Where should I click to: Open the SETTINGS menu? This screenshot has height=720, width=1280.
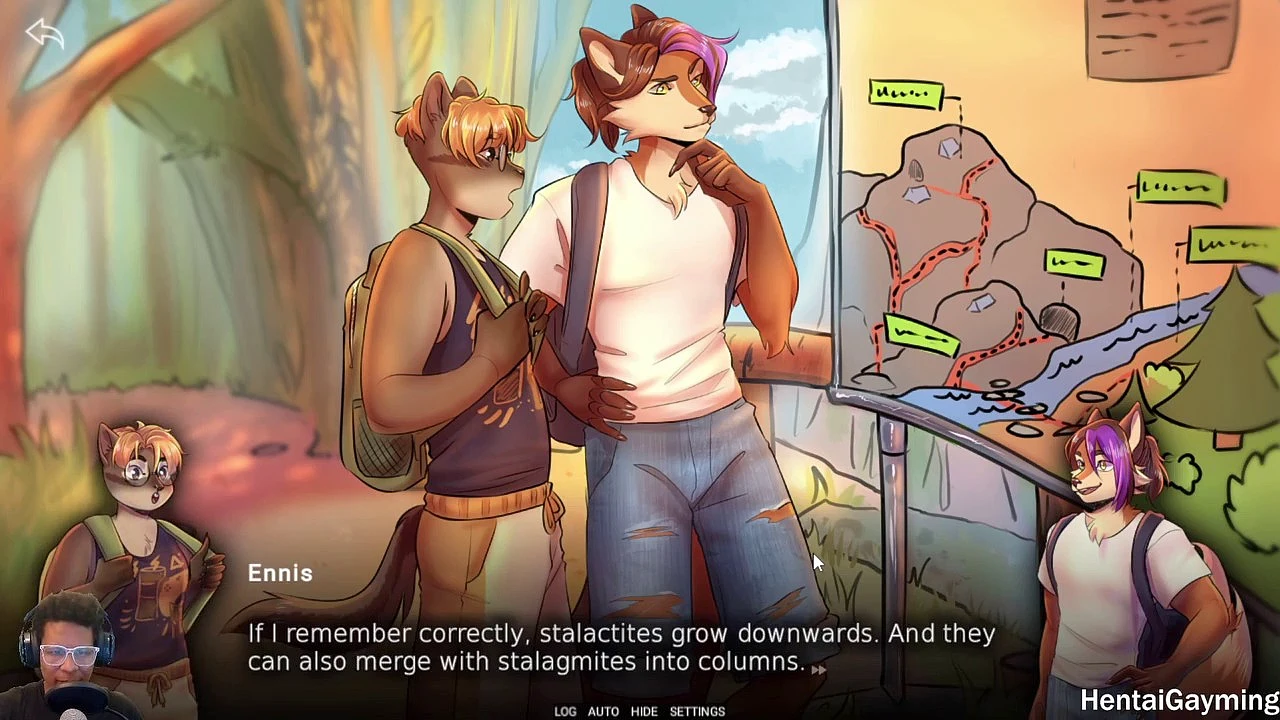click(697, 711)
